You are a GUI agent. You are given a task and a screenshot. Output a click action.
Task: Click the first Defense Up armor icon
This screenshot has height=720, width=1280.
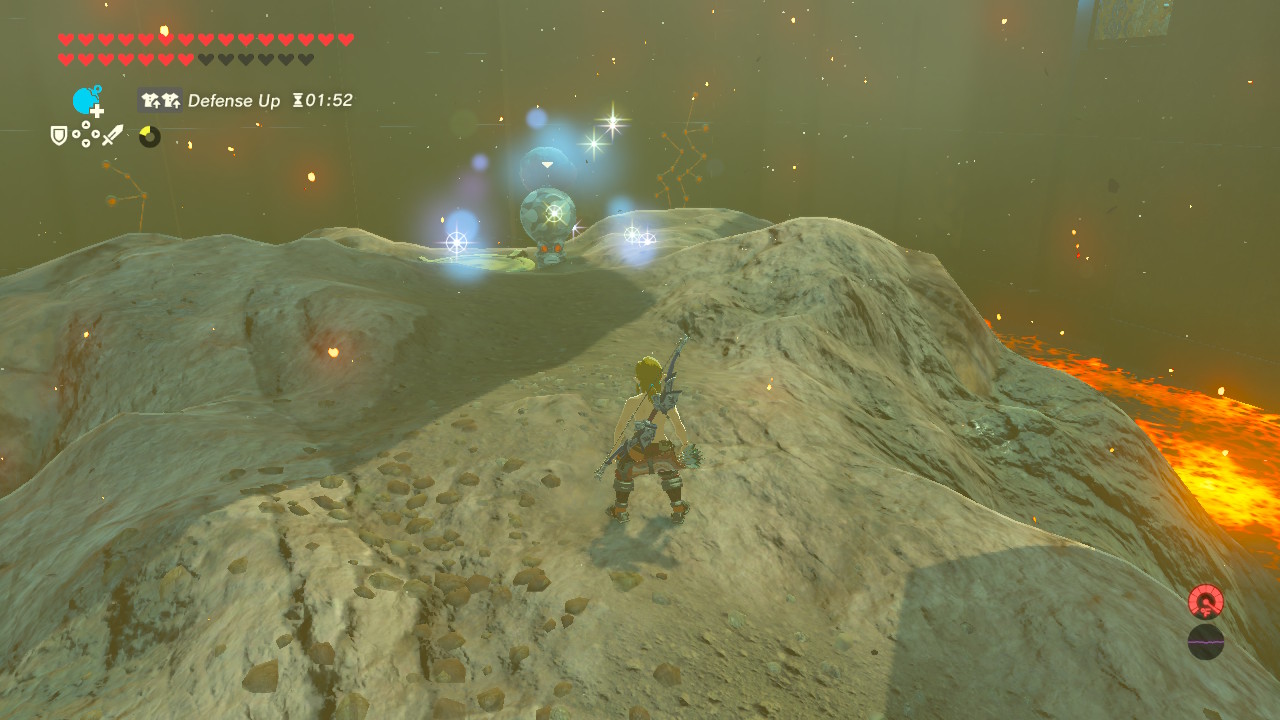(x=151, y=99)
